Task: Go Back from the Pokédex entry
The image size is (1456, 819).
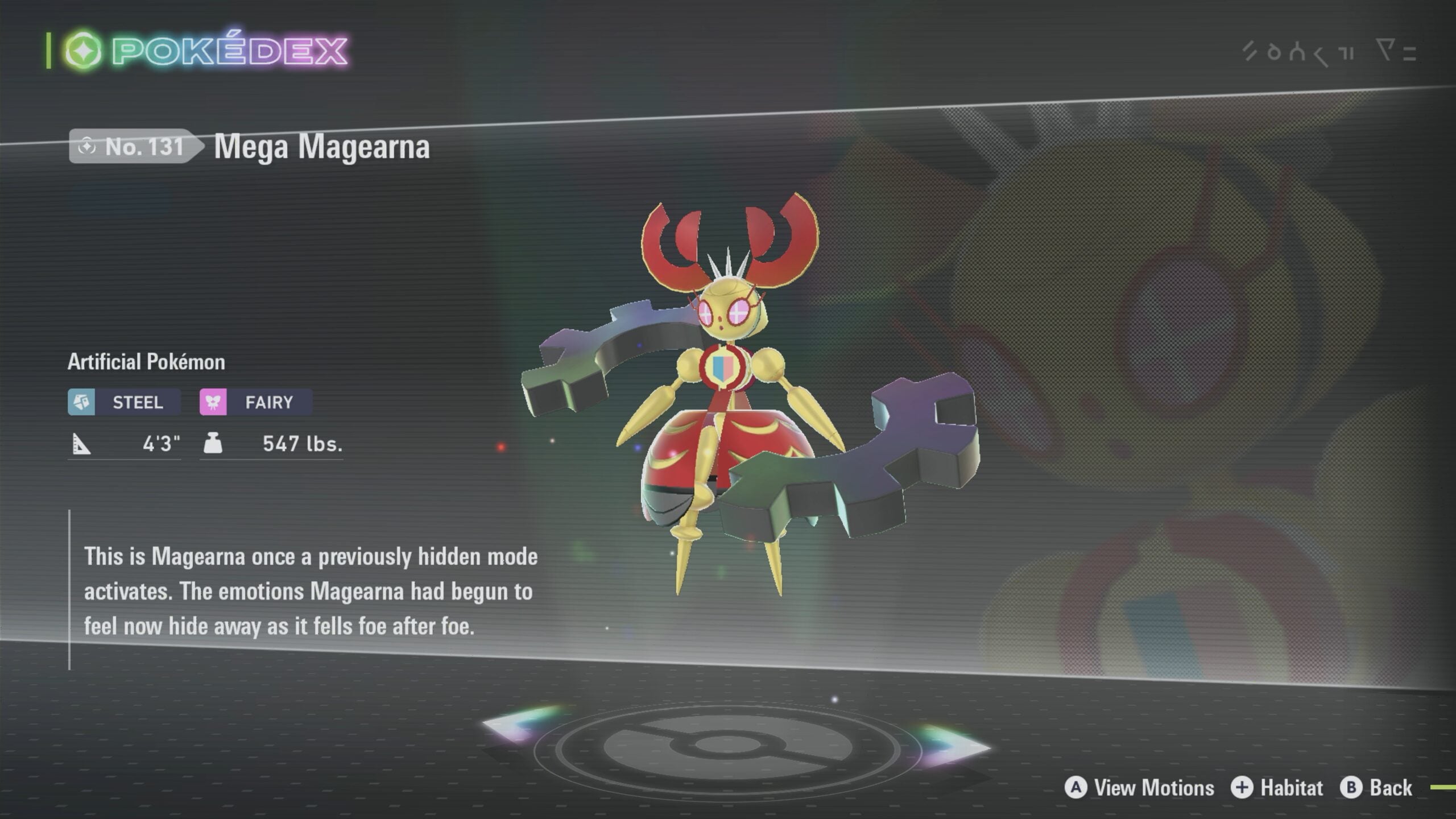Action: coord(1376,788)
